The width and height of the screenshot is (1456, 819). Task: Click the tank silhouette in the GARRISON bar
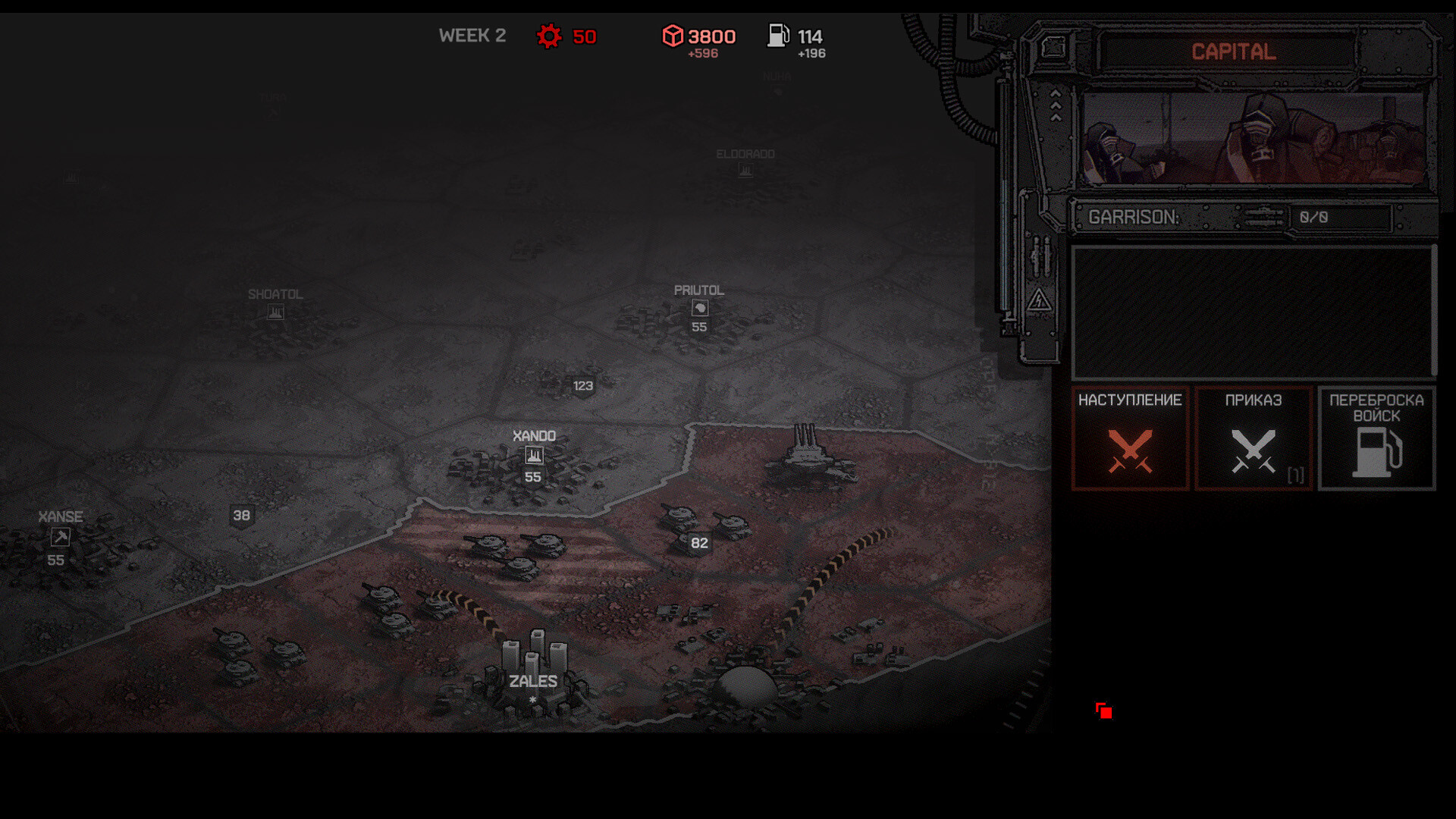1261,218
